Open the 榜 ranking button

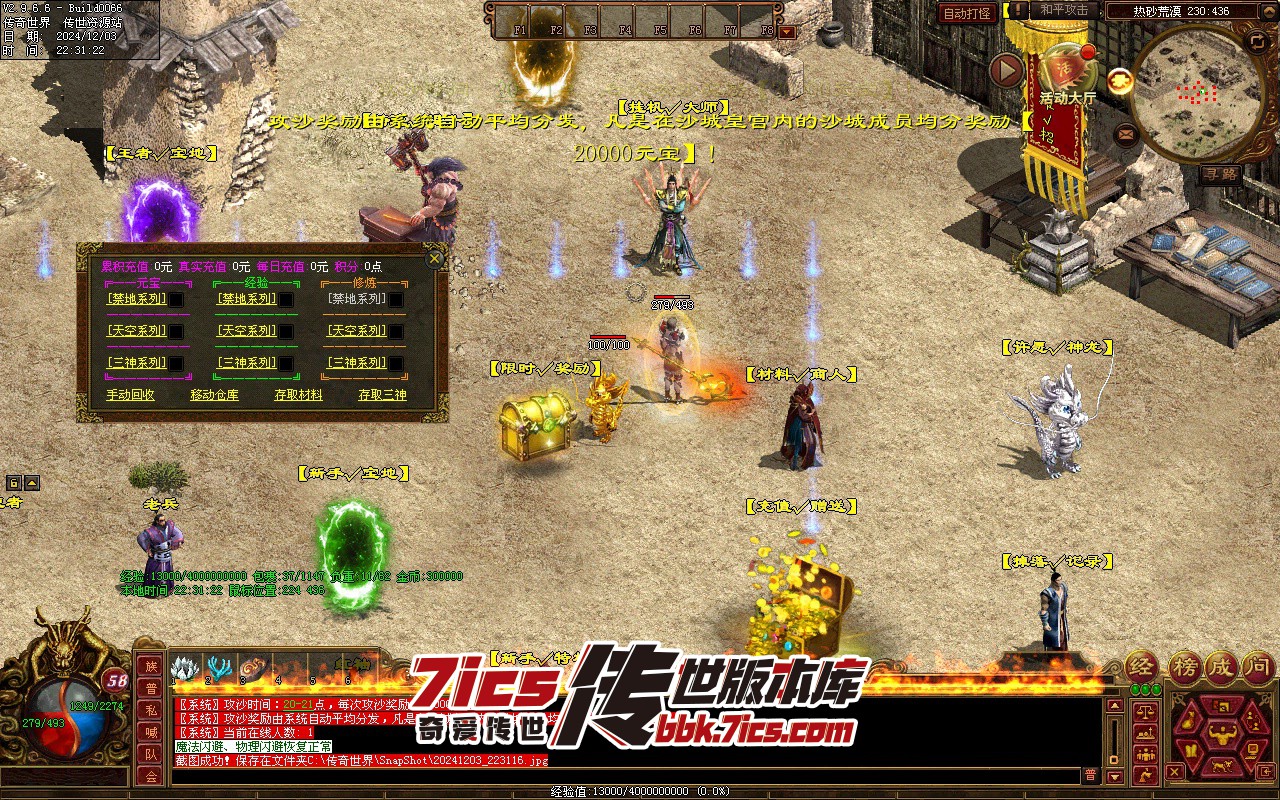pyautogui.click(x=1186, y=667)
